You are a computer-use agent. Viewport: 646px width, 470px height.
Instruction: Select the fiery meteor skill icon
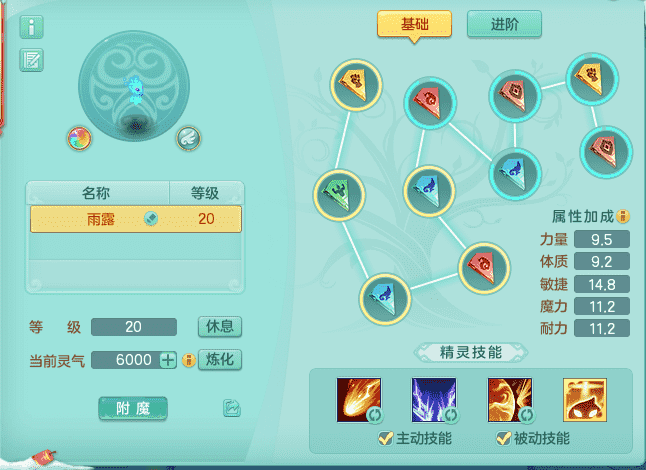(357, 397)
